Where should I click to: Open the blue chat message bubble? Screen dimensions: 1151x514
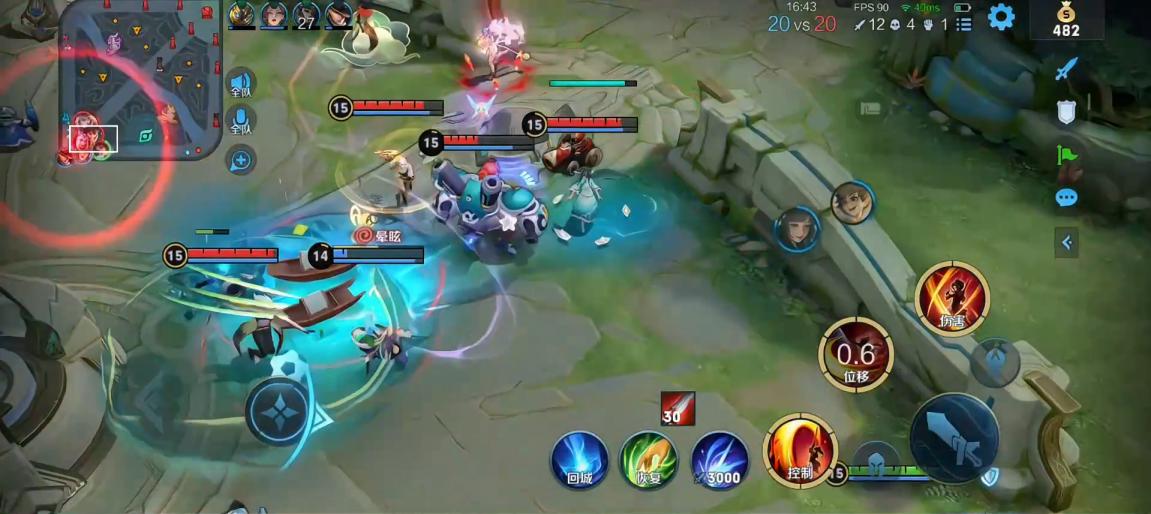[x=1067, y=198]
